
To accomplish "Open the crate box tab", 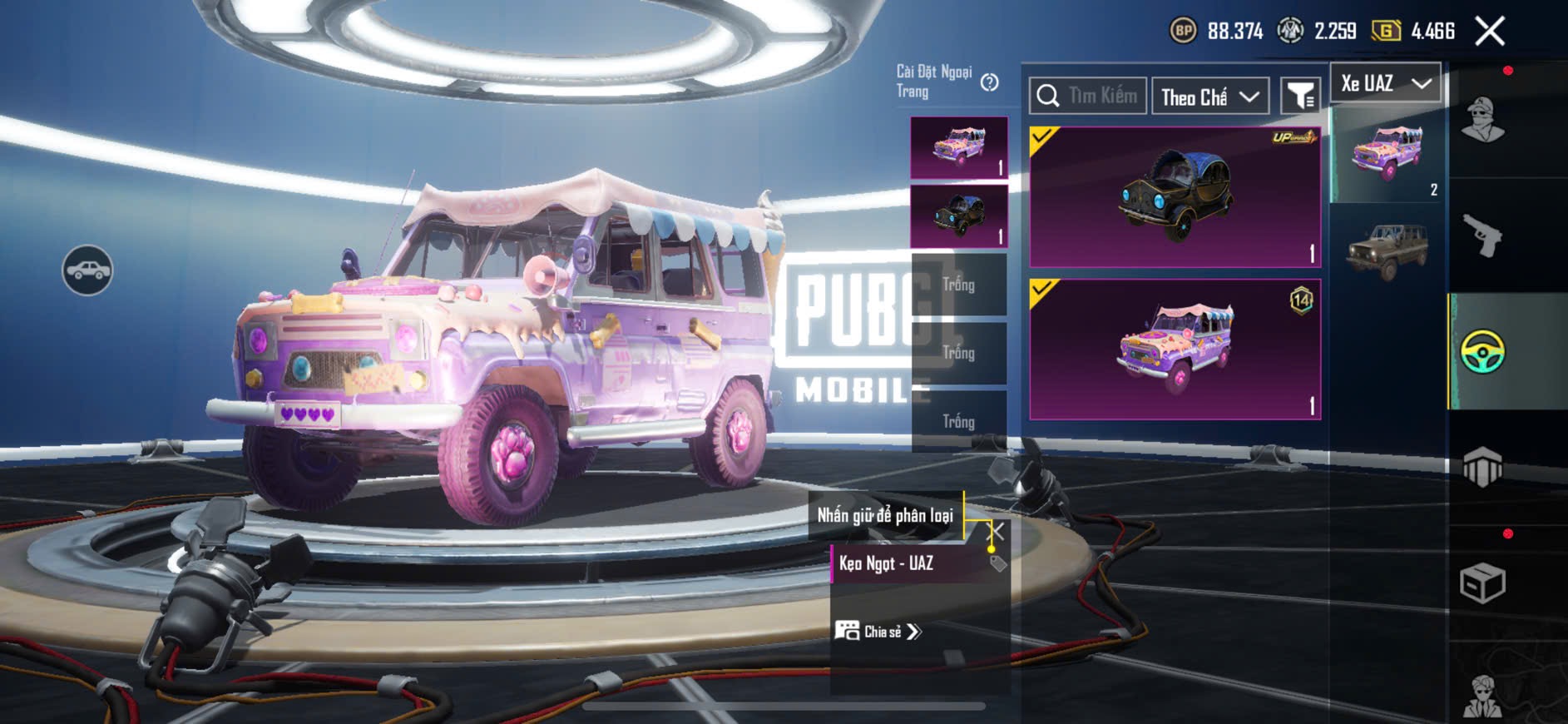I will (x=1482, y=583).
